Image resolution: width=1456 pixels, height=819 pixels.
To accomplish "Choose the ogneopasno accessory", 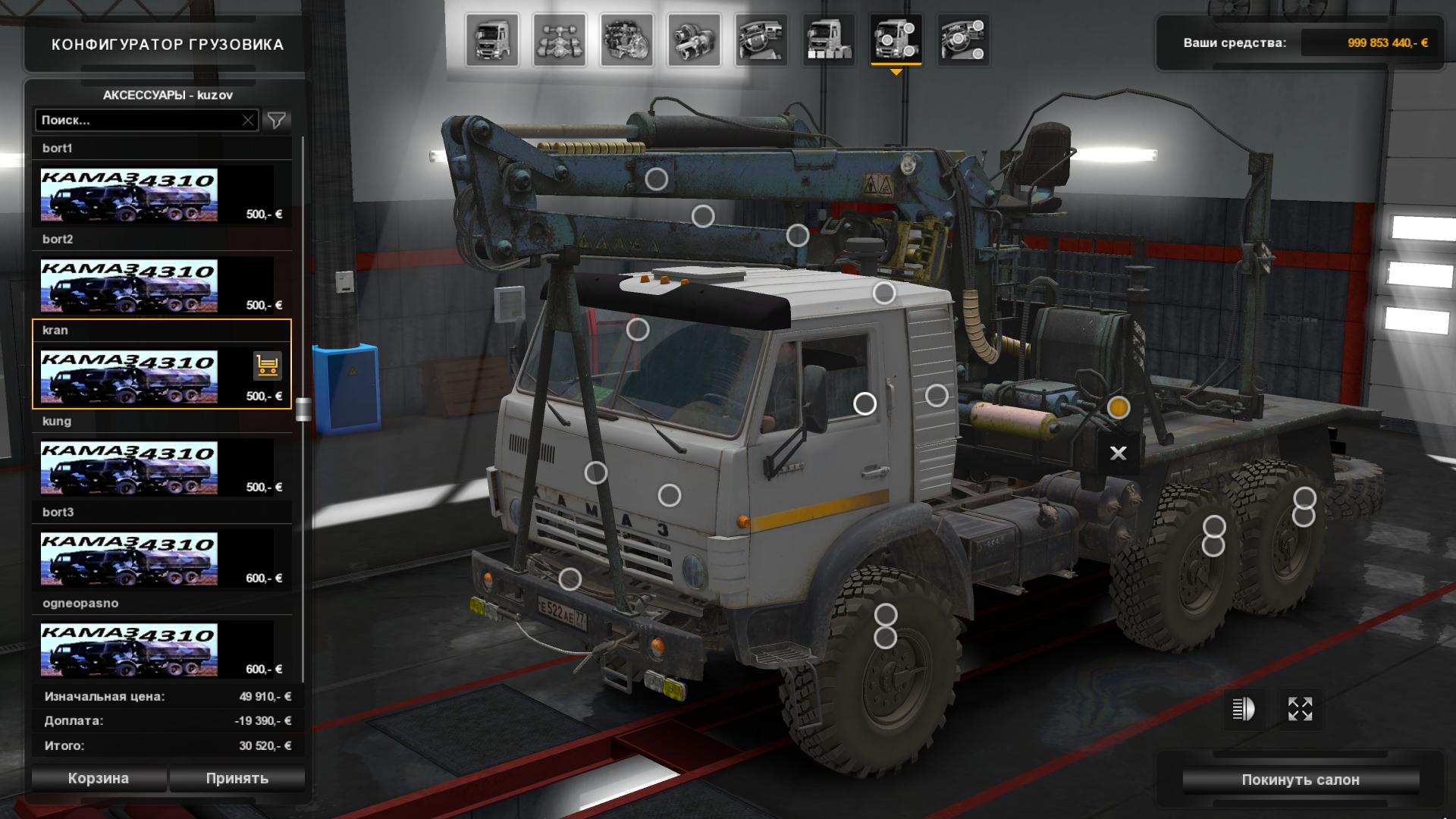I will coord(129,650).
